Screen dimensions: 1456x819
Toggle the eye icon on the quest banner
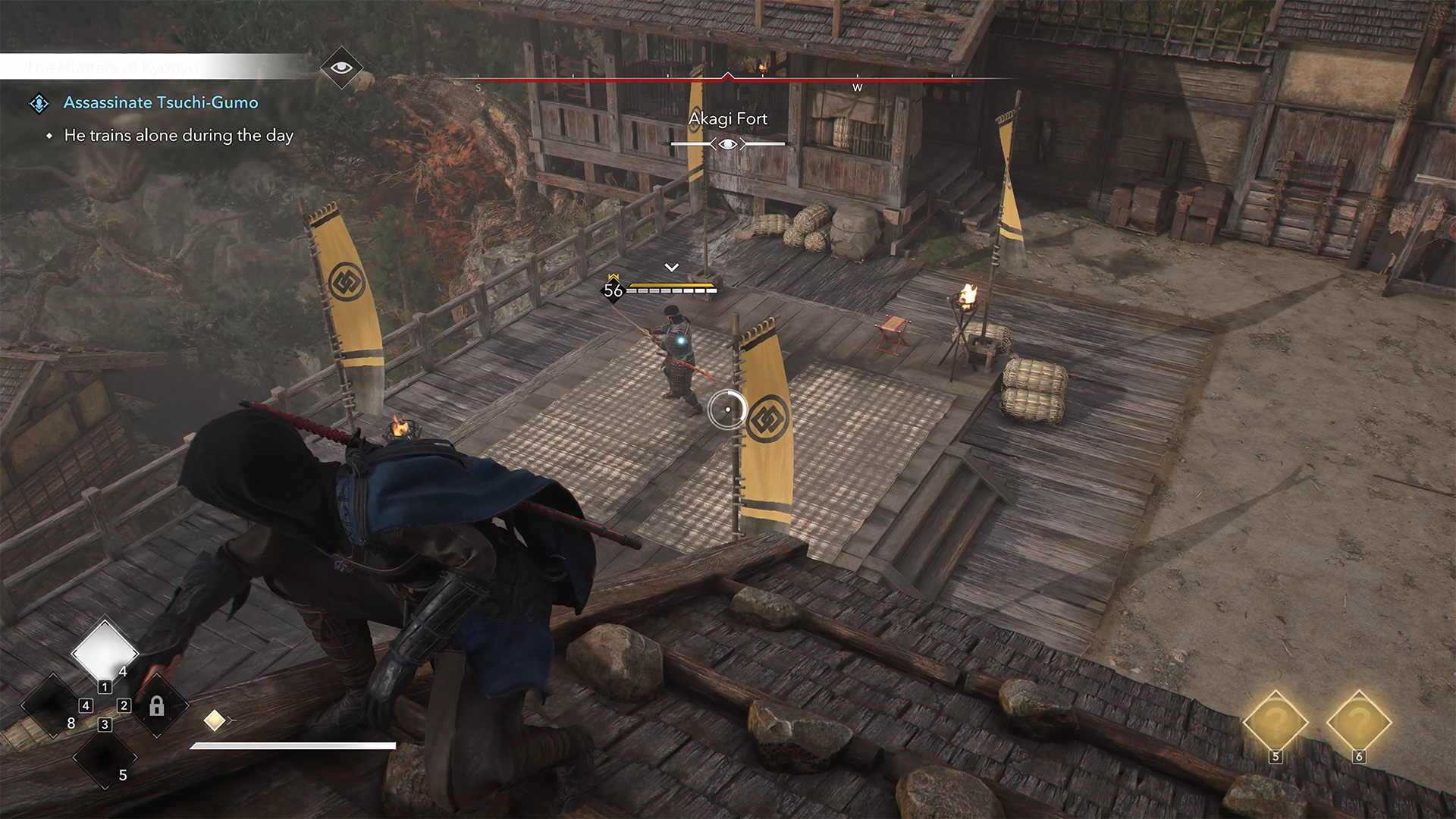[x=341, y=67]
